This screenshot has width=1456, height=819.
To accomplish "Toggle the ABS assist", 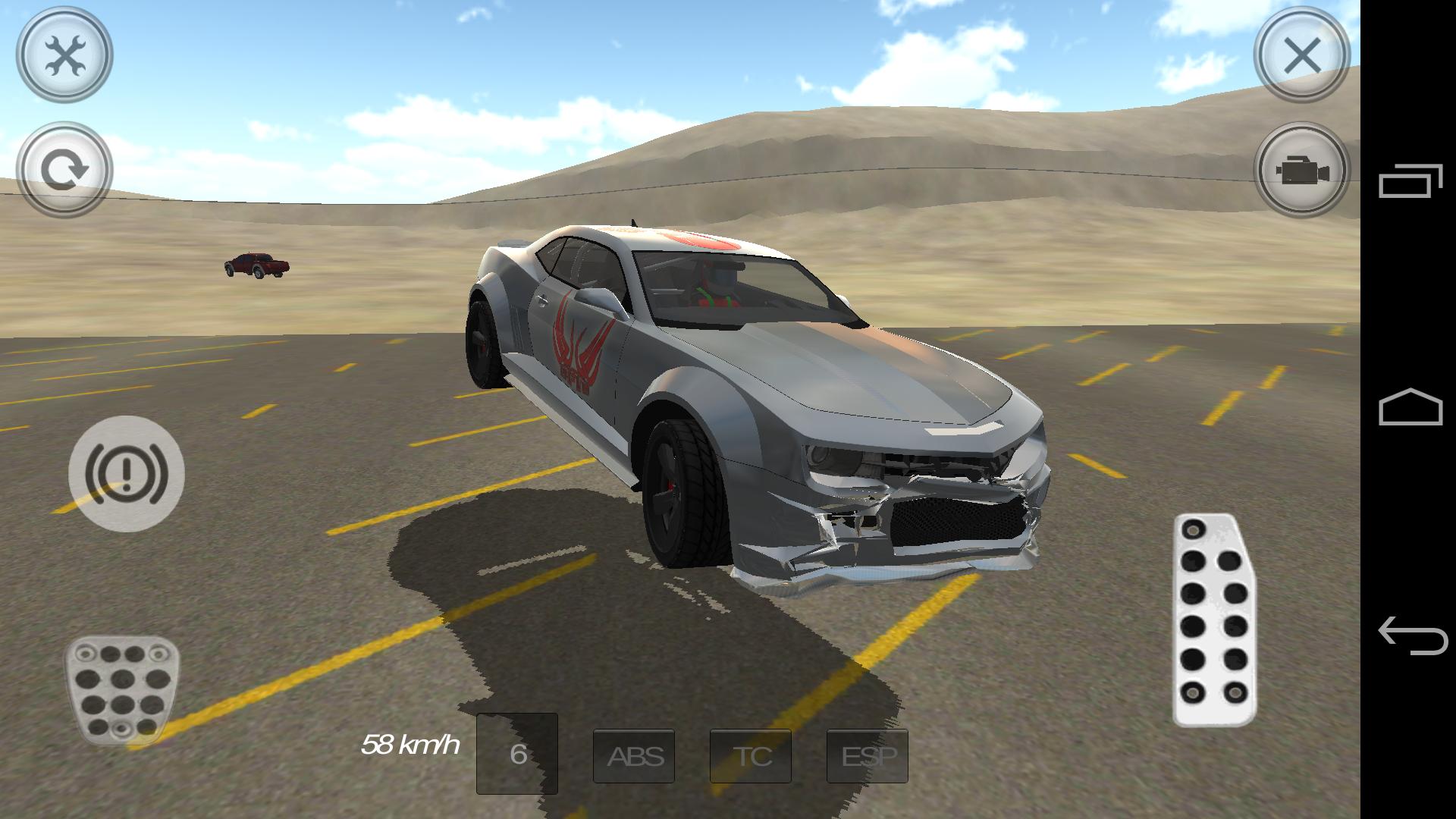I will [x=634, y=755].
